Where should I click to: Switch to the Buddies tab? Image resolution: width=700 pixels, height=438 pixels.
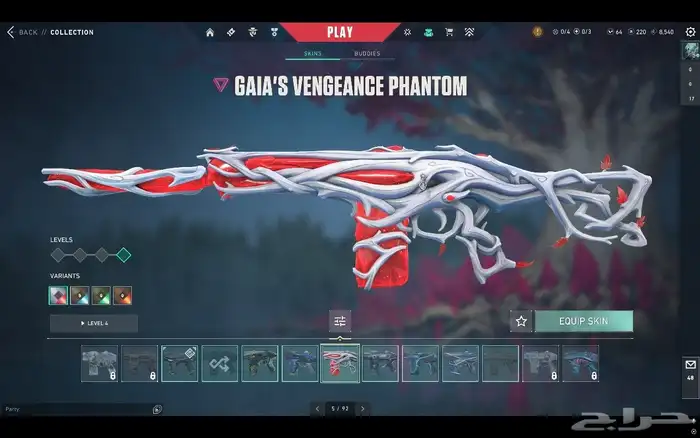pyautogui.click(x=367, y=54)
